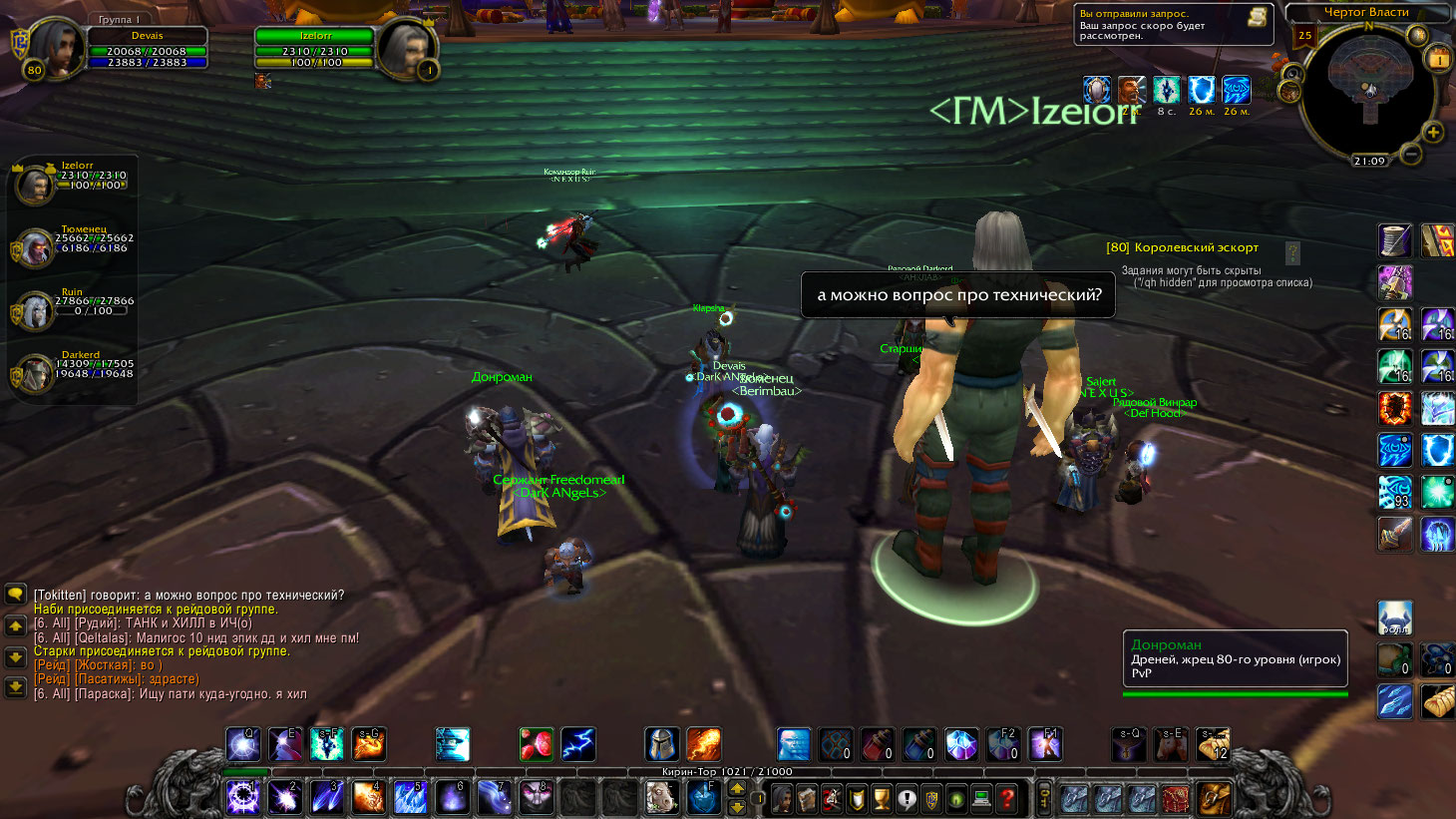The image size is (1456, 819).
Task: Open achievements via the shield micro button
Action: [x=857, y=798]
